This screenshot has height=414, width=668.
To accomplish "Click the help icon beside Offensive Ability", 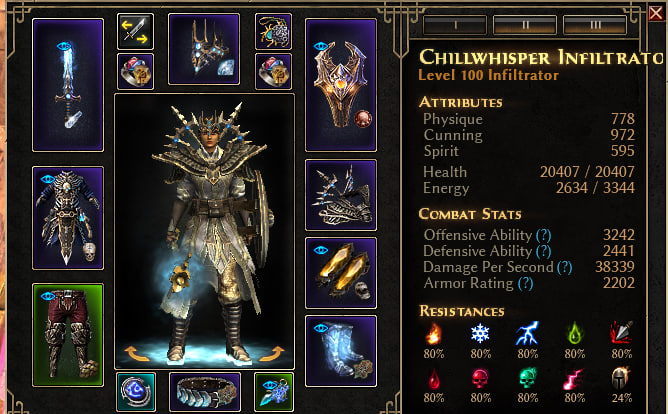I will 545,235.
